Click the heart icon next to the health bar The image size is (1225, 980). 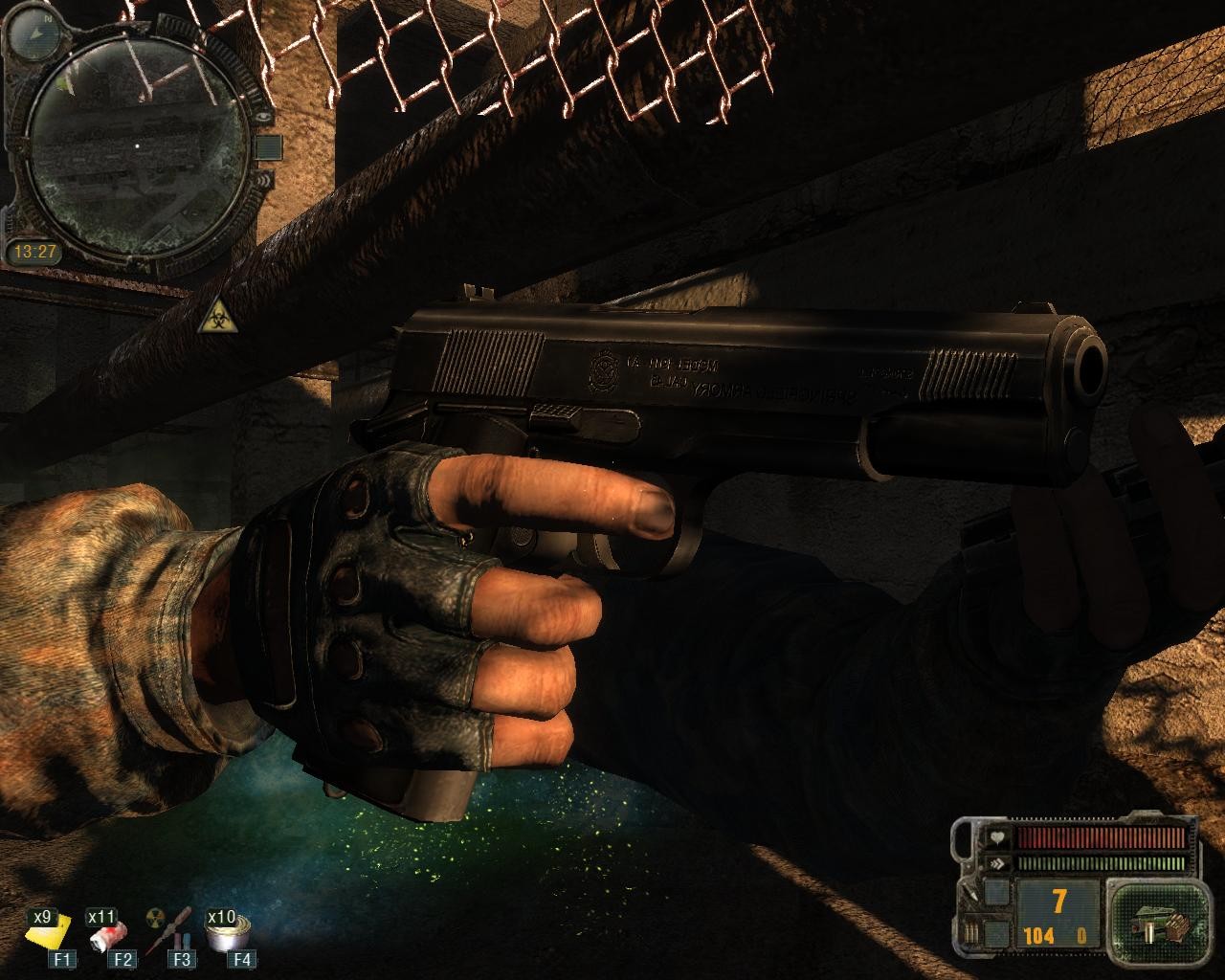pos(998,837)
